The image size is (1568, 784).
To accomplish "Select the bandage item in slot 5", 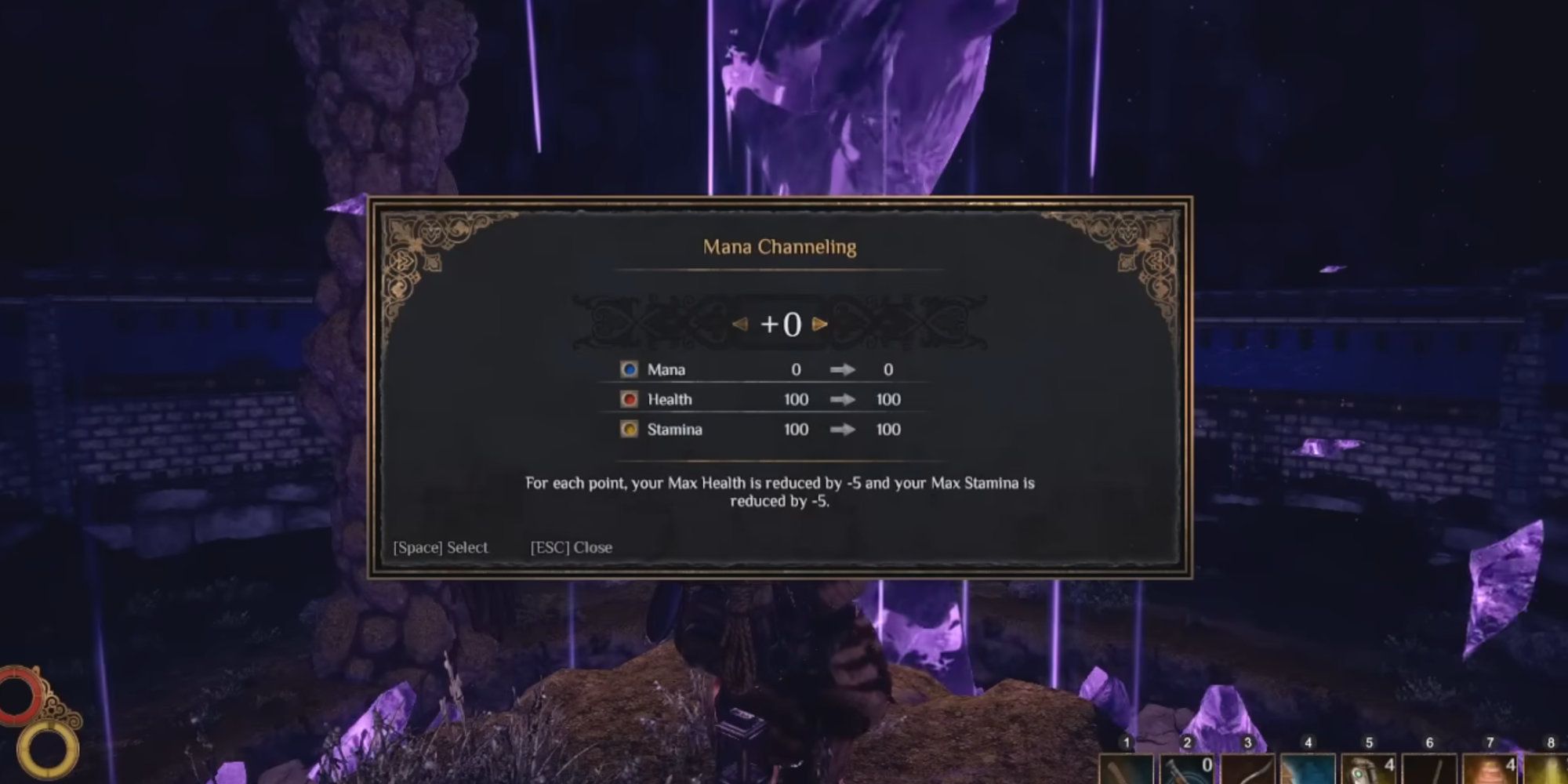I will click(1368, 770).
